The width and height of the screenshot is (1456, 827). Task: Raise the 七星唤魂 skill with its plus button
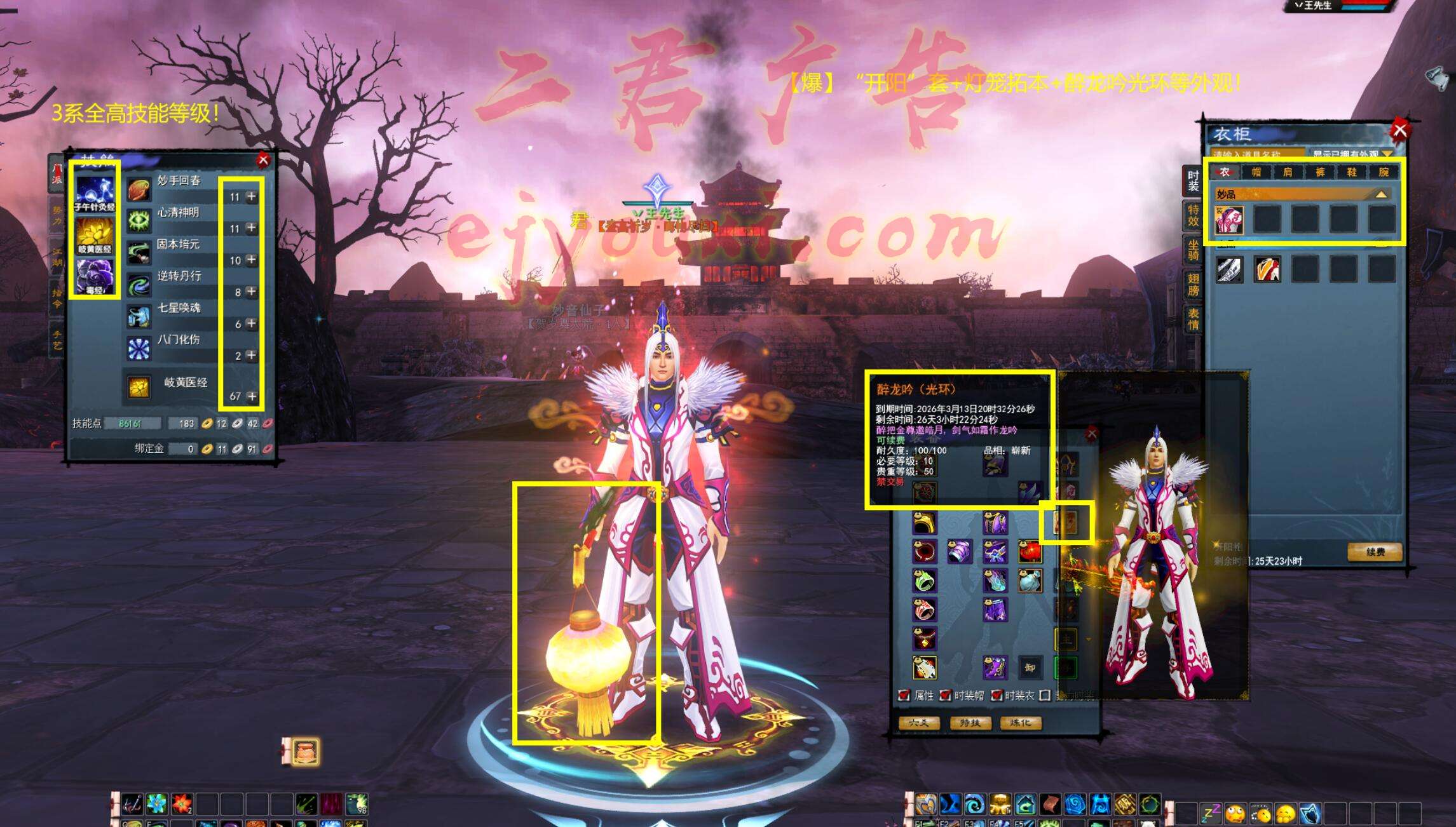[252, 323]
